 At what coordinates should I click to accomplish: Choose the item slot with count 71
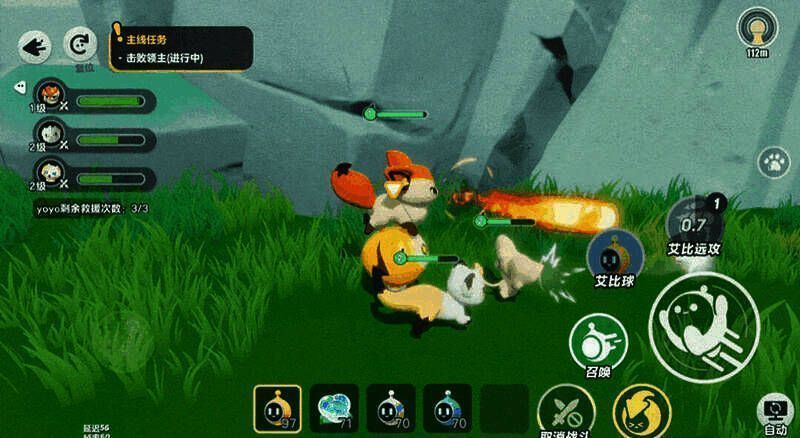(334, 409)
